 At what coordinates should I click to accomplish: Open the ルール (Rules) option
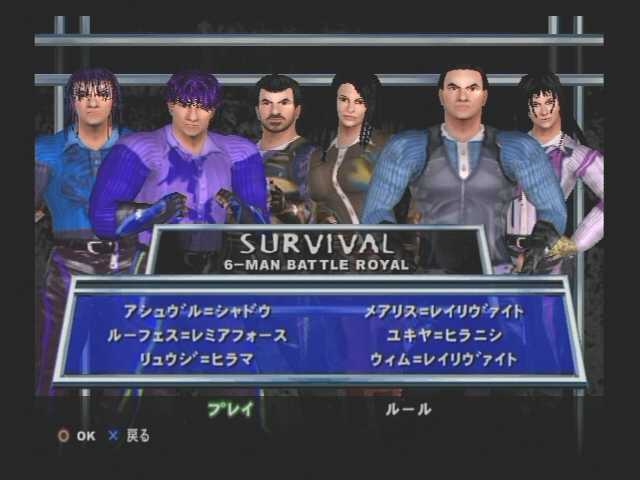(409, 409)
